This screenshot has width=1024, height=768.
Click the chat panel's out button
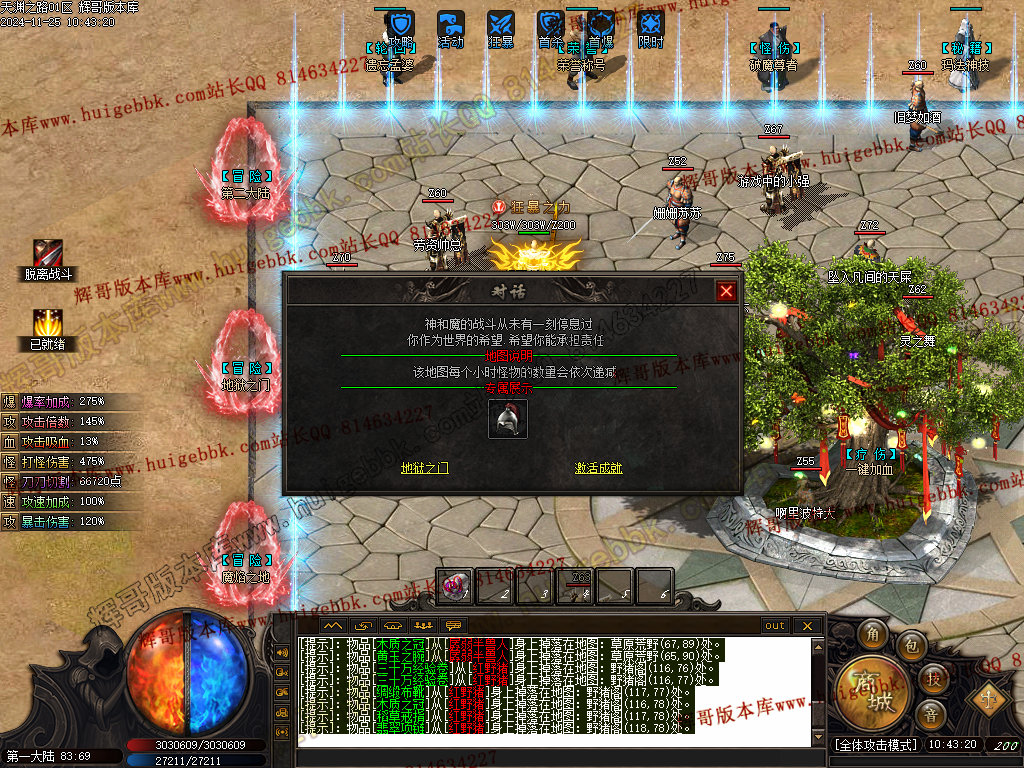(x=775, y=626)
